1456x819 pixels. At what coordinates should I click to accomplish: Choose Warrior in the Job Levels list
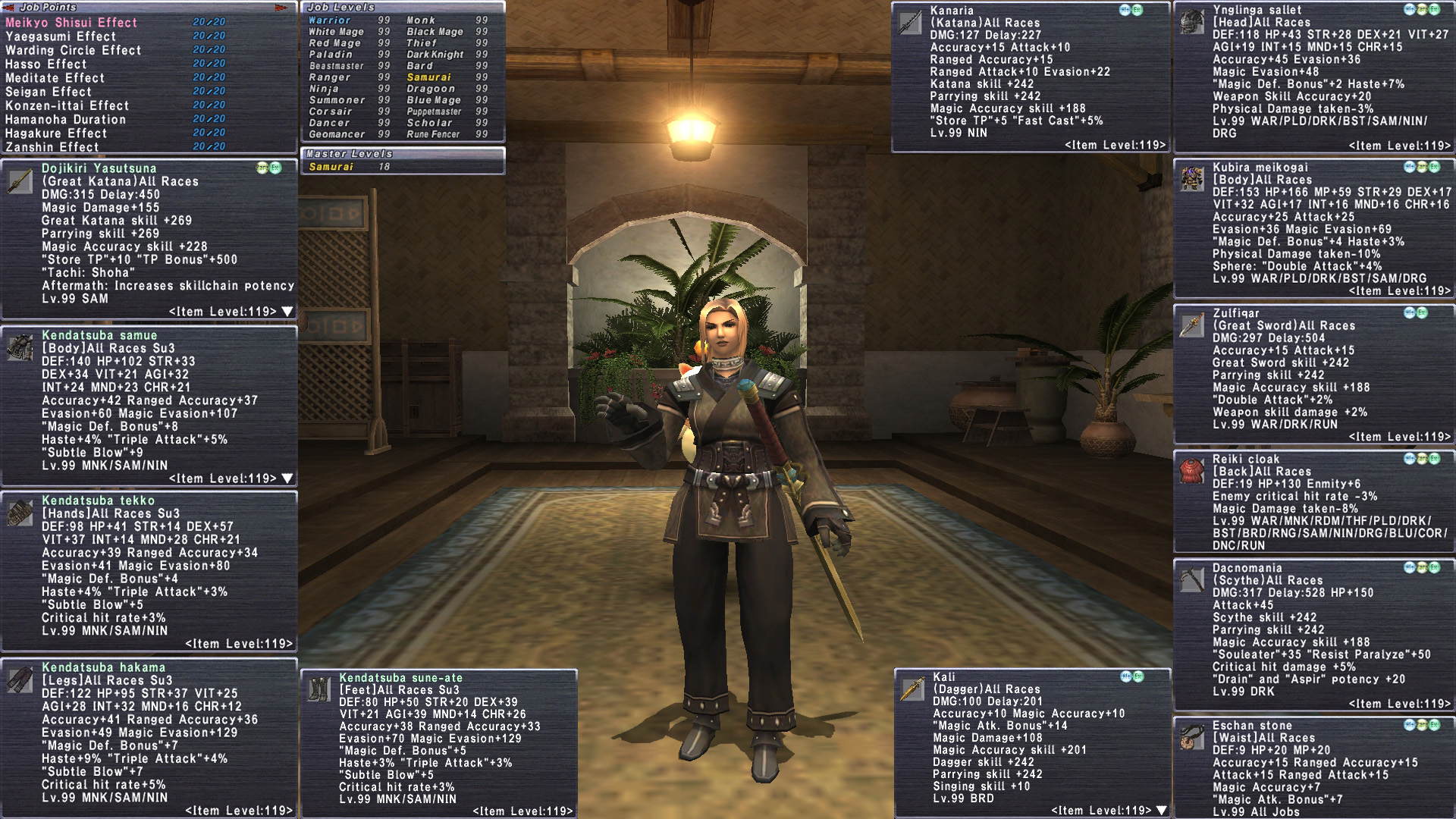329,20
